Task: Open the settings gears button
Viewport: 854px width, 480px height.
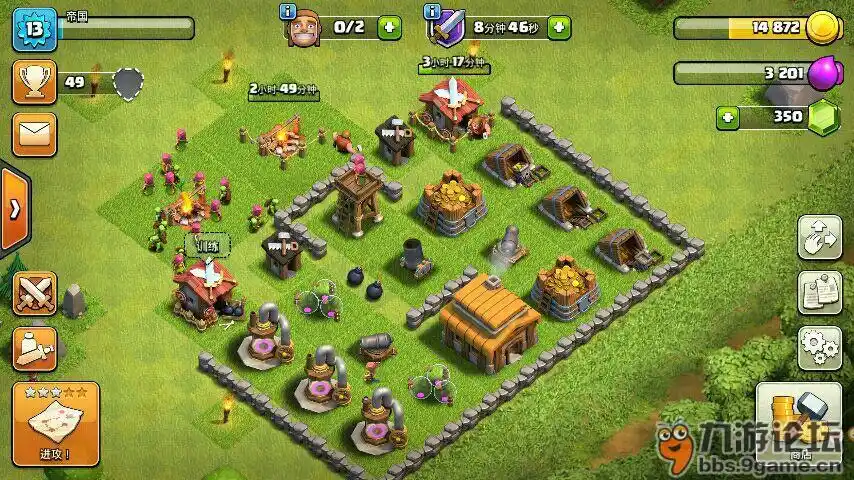Action: [x=819, y=347]
